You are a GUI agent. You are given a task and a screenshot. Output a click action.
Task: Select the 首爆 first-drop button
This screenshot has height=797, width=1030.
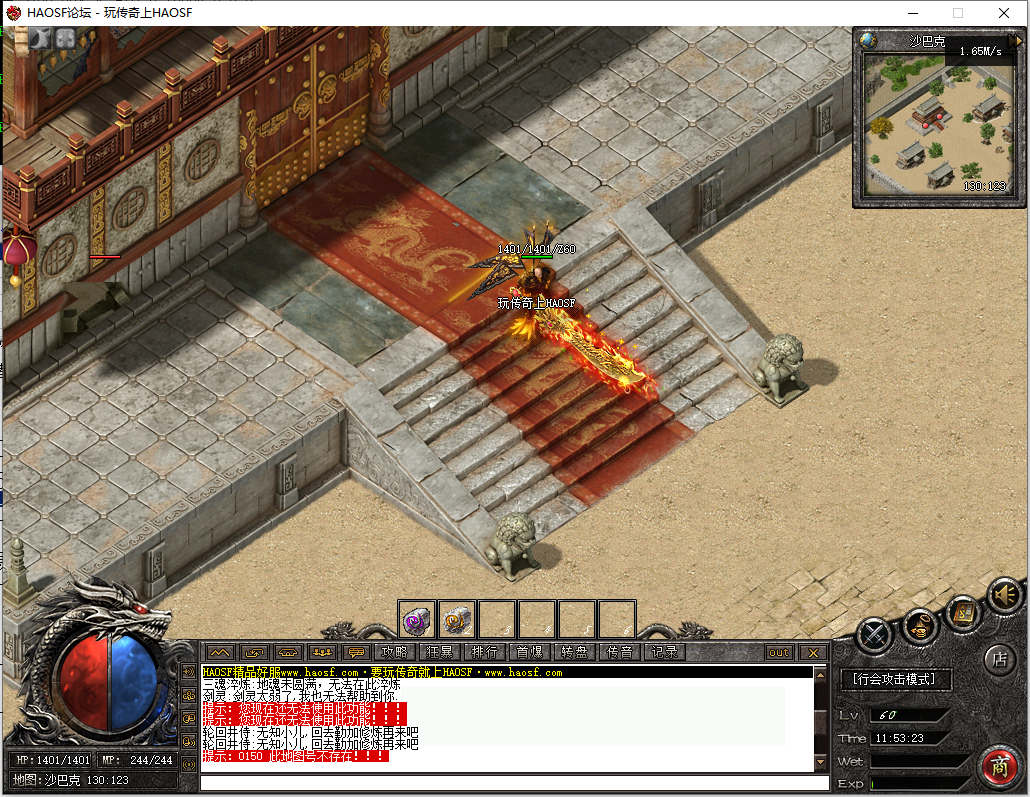pos(529,652)
